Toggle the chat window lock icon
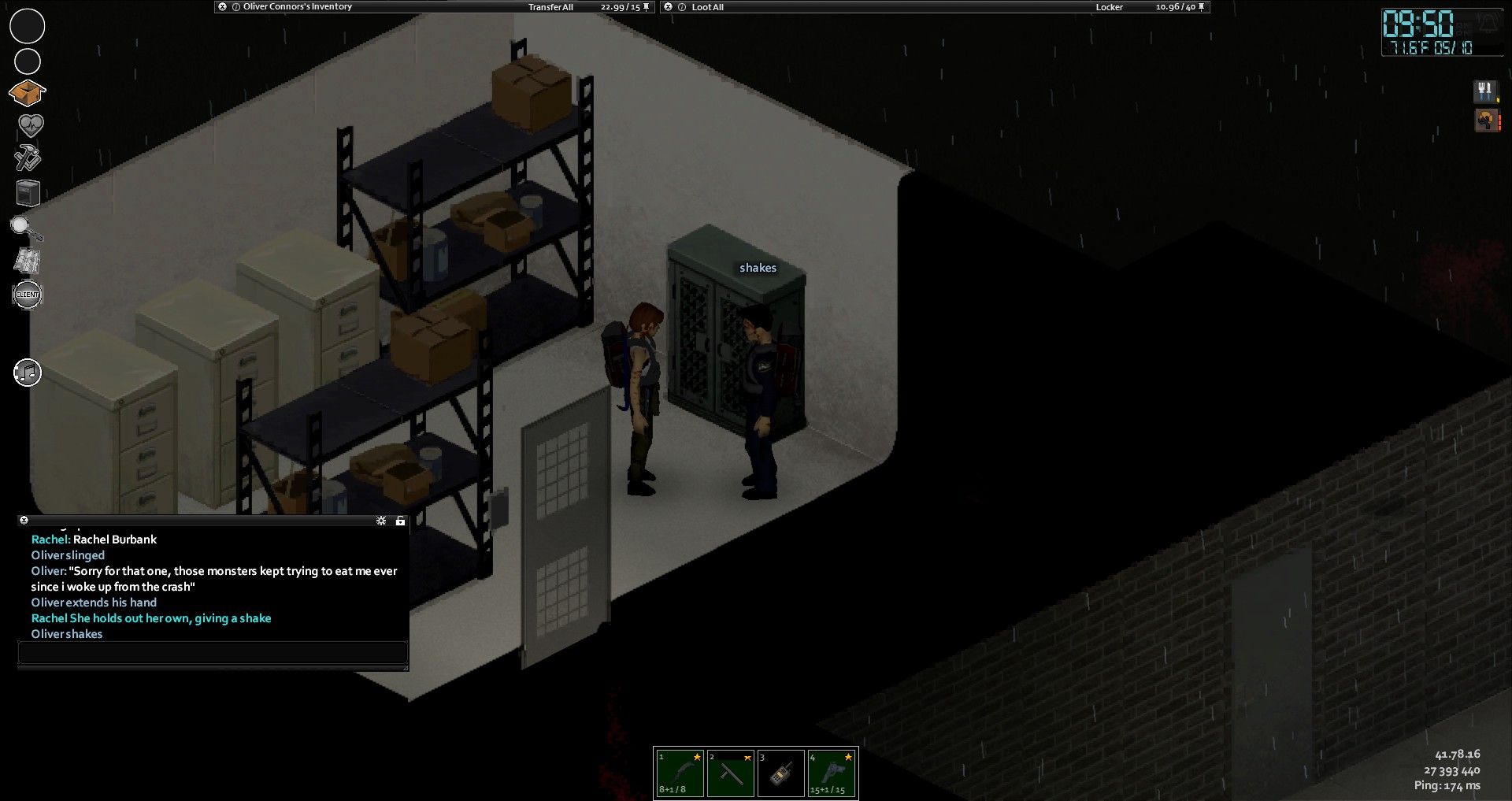This screenshot has height=801, width=1512. [400, 521]
